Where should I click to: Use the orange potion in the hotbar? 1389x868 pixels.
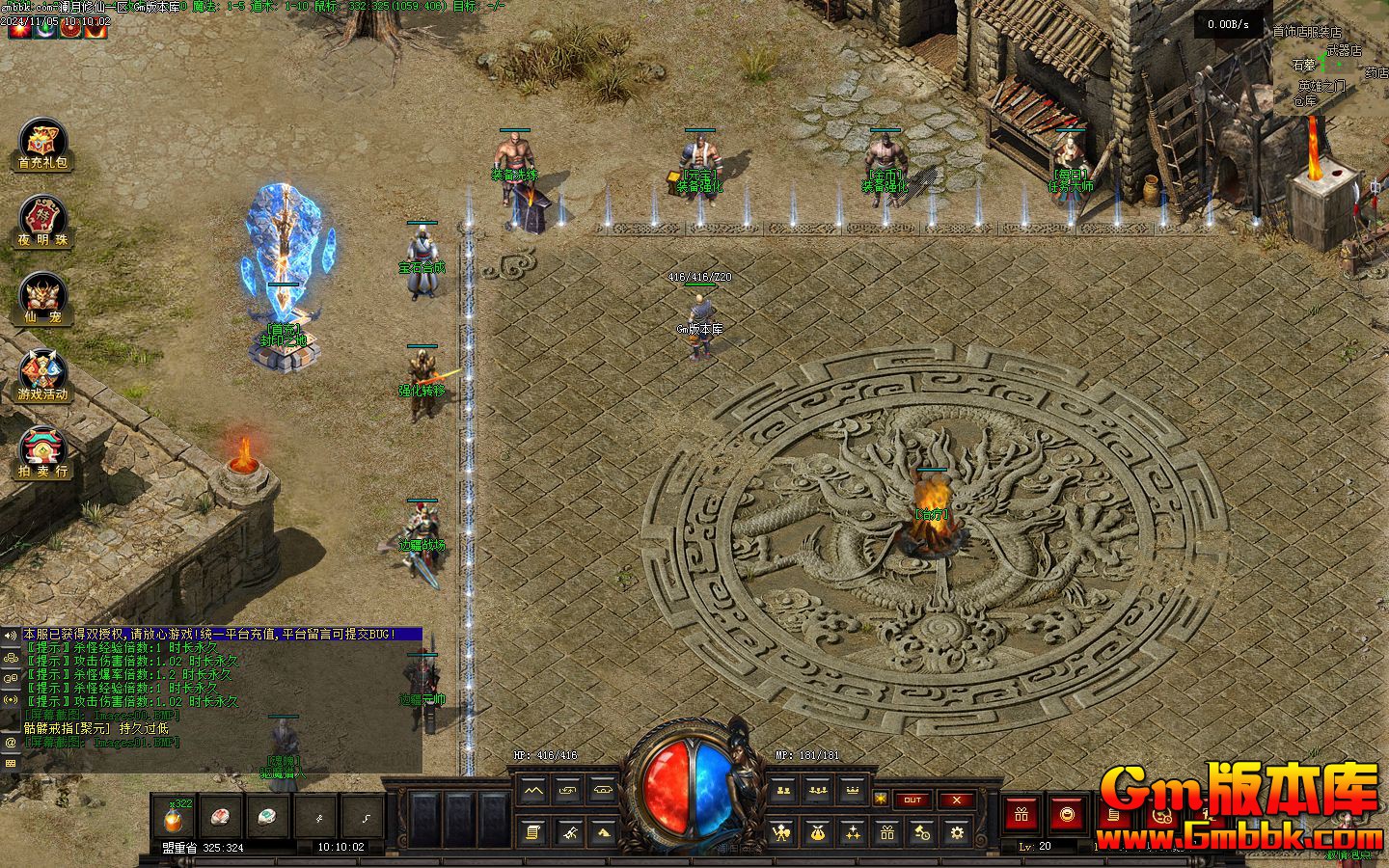pyautogui.click(x=175, y=819)
